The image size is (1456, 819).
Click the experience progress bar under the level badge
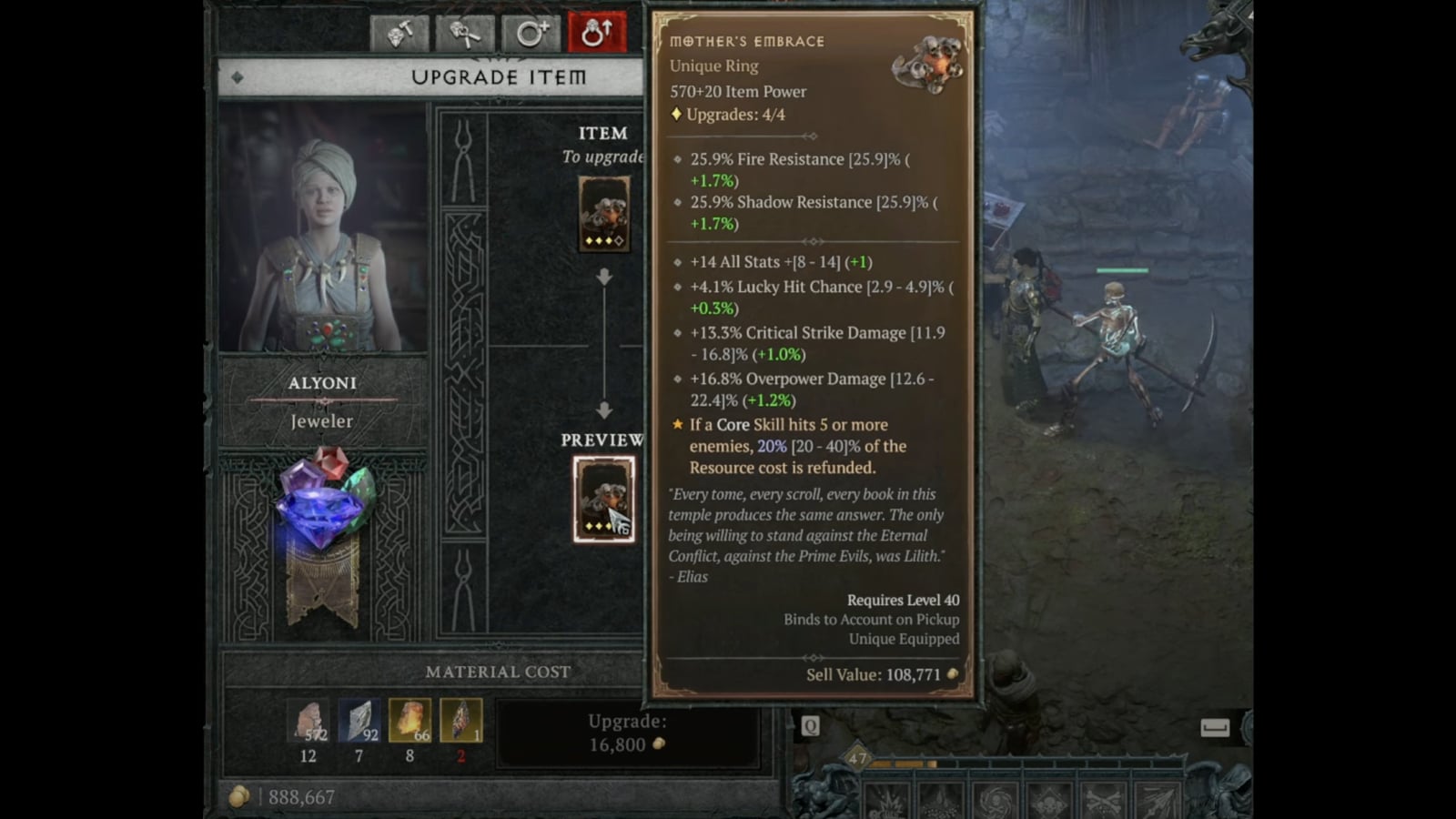(1001, 763)
